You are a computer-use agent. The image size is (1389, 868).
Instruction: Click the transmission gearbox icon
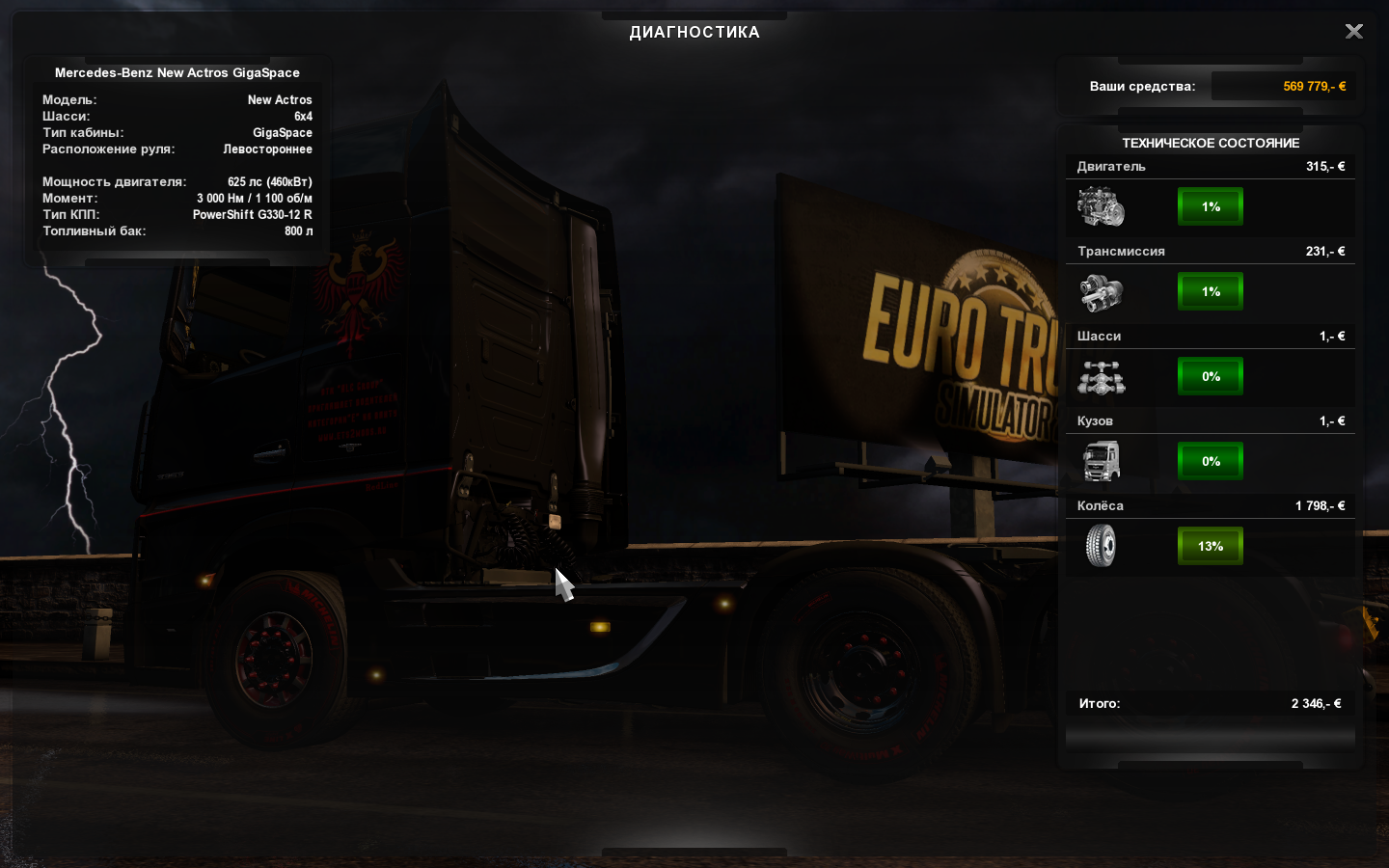(1101, 292)
